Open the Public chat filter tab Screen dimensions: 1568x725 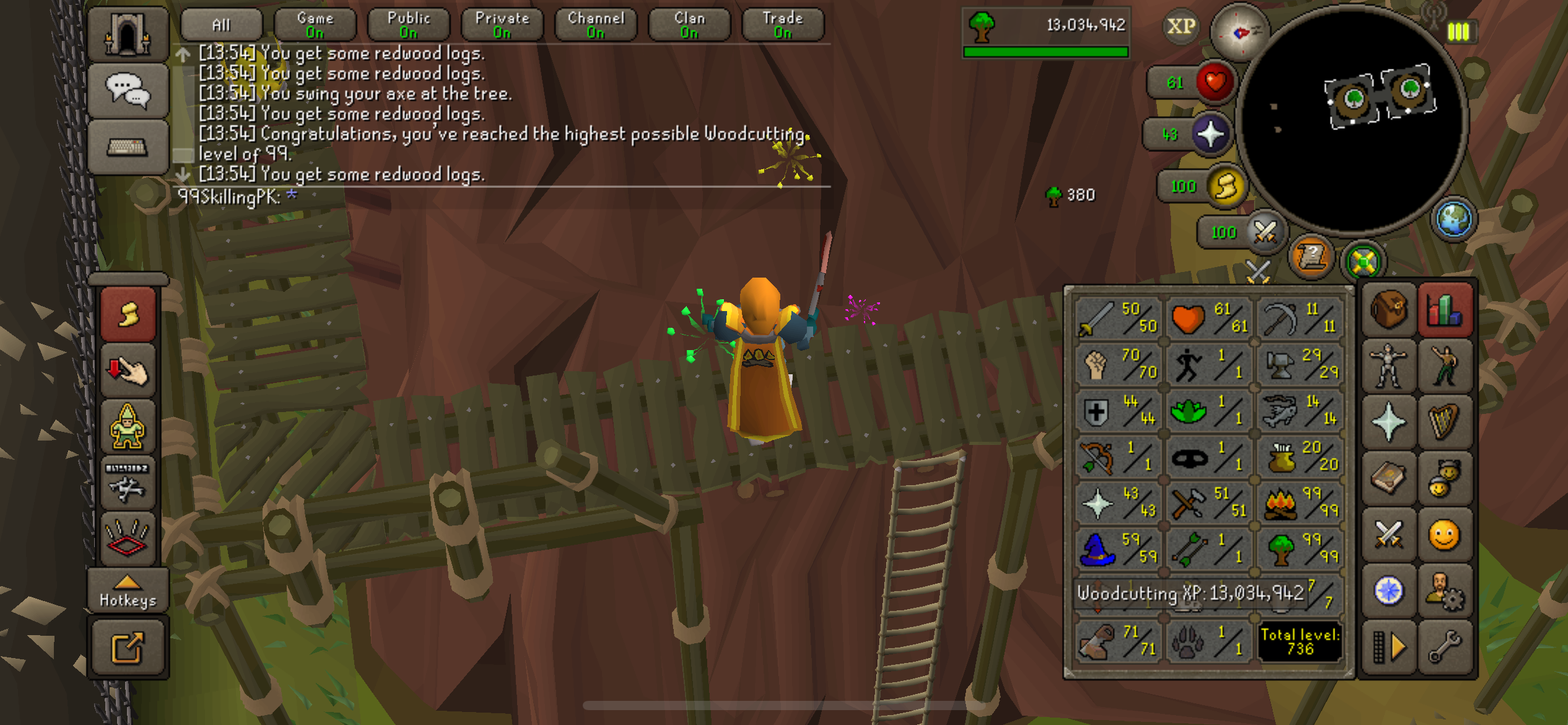(408, 25)
